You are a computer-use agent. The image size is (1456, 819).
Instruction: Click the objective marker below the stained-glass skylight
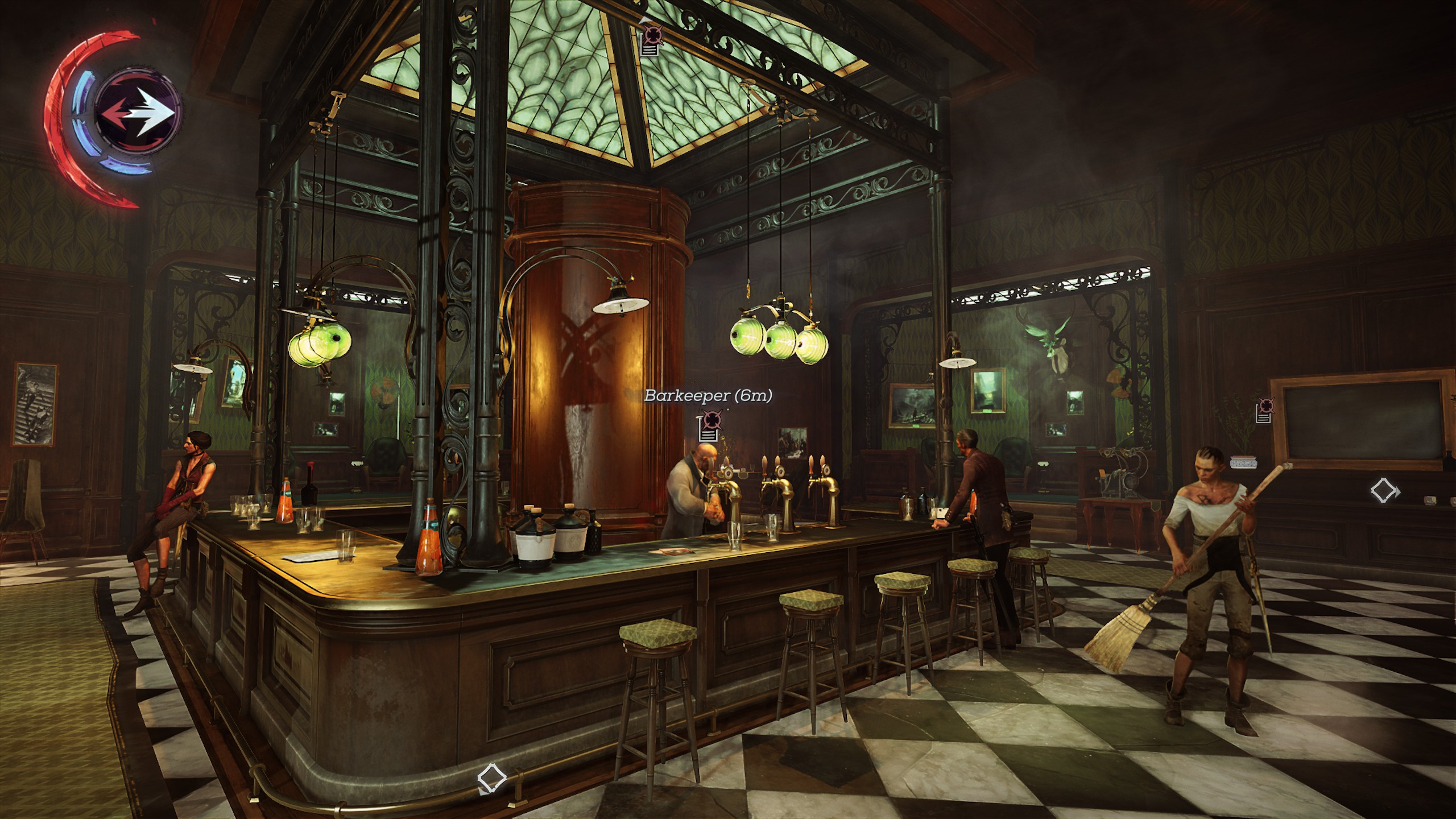click(x=650, y=41)
